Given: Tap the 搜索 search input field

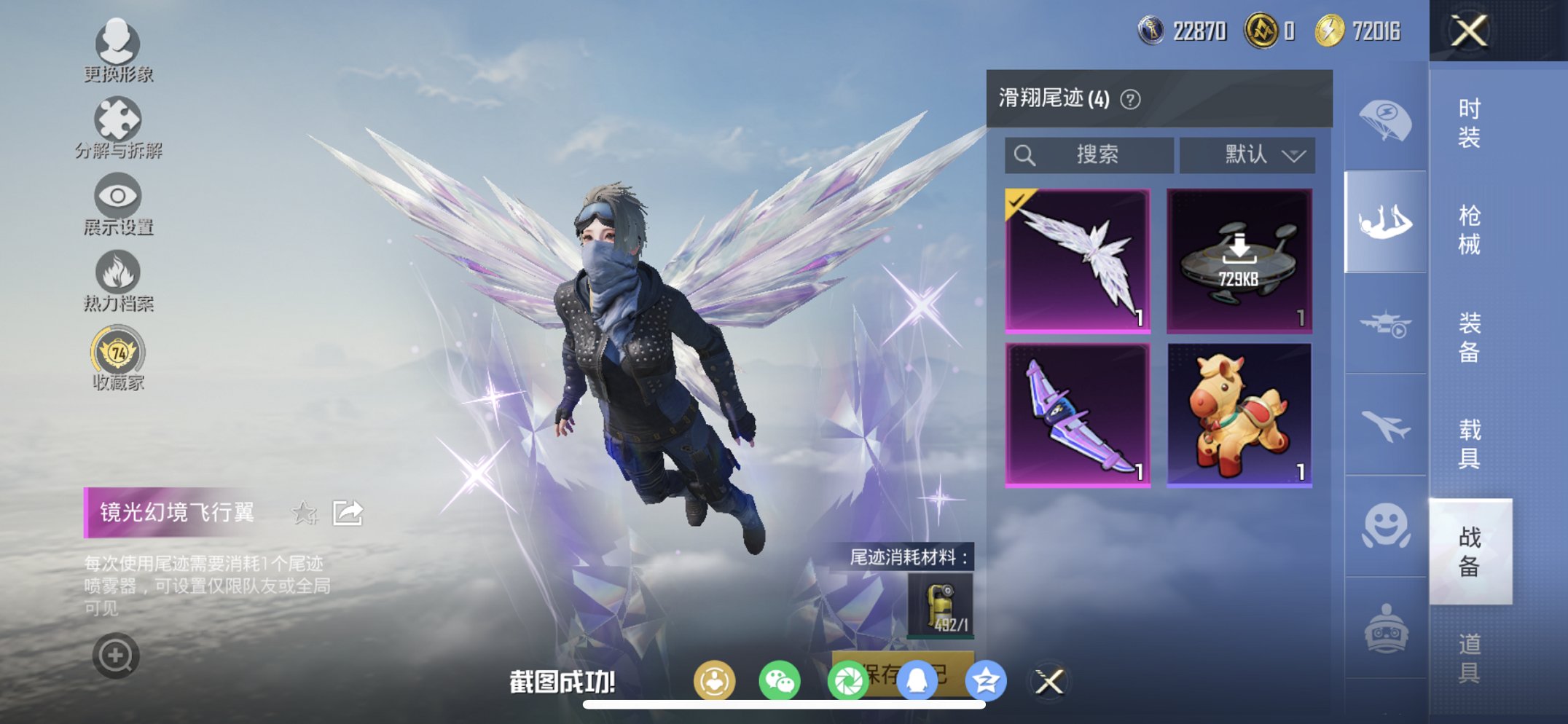Looking at the screenshot, I should click(1089, 154).
